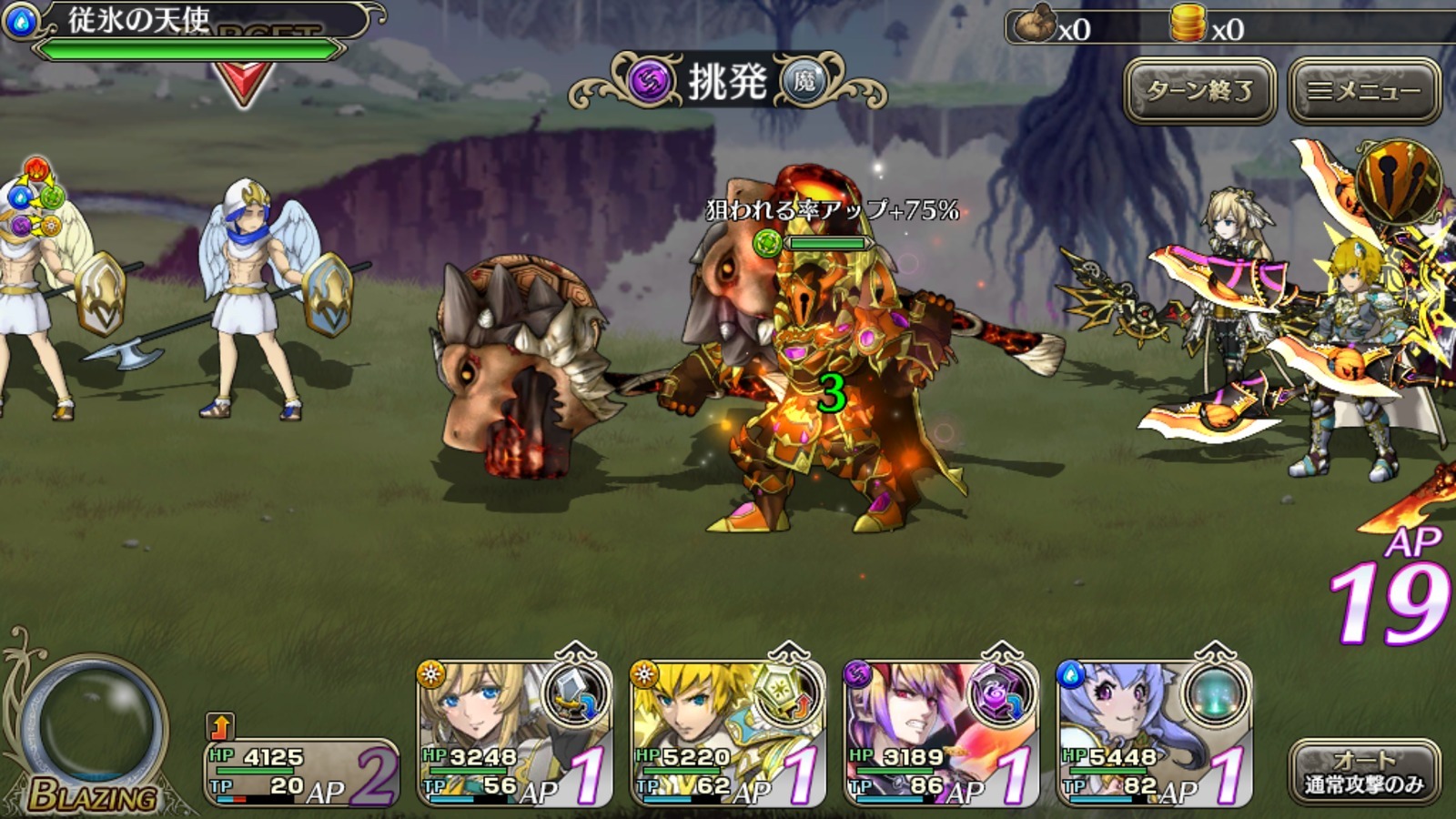Pick the purple-haired demon card with HP 3189
The image size is (1456, 819).
(940, 733)
